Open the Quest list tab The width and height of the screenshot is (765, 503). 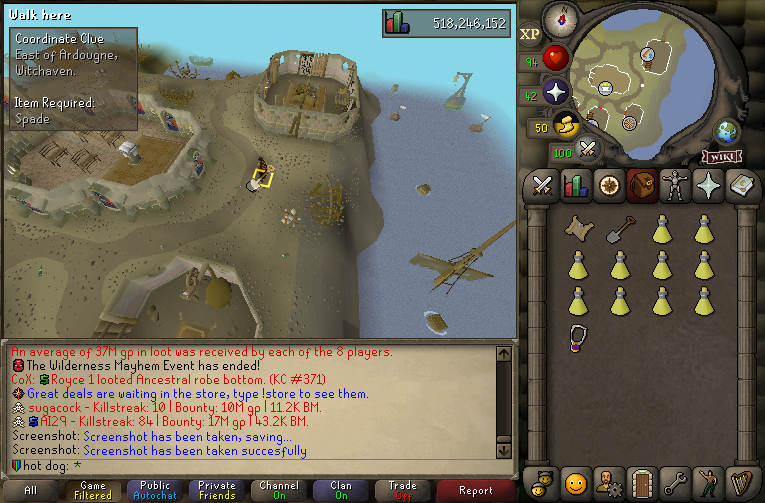(x=609, y=186)
